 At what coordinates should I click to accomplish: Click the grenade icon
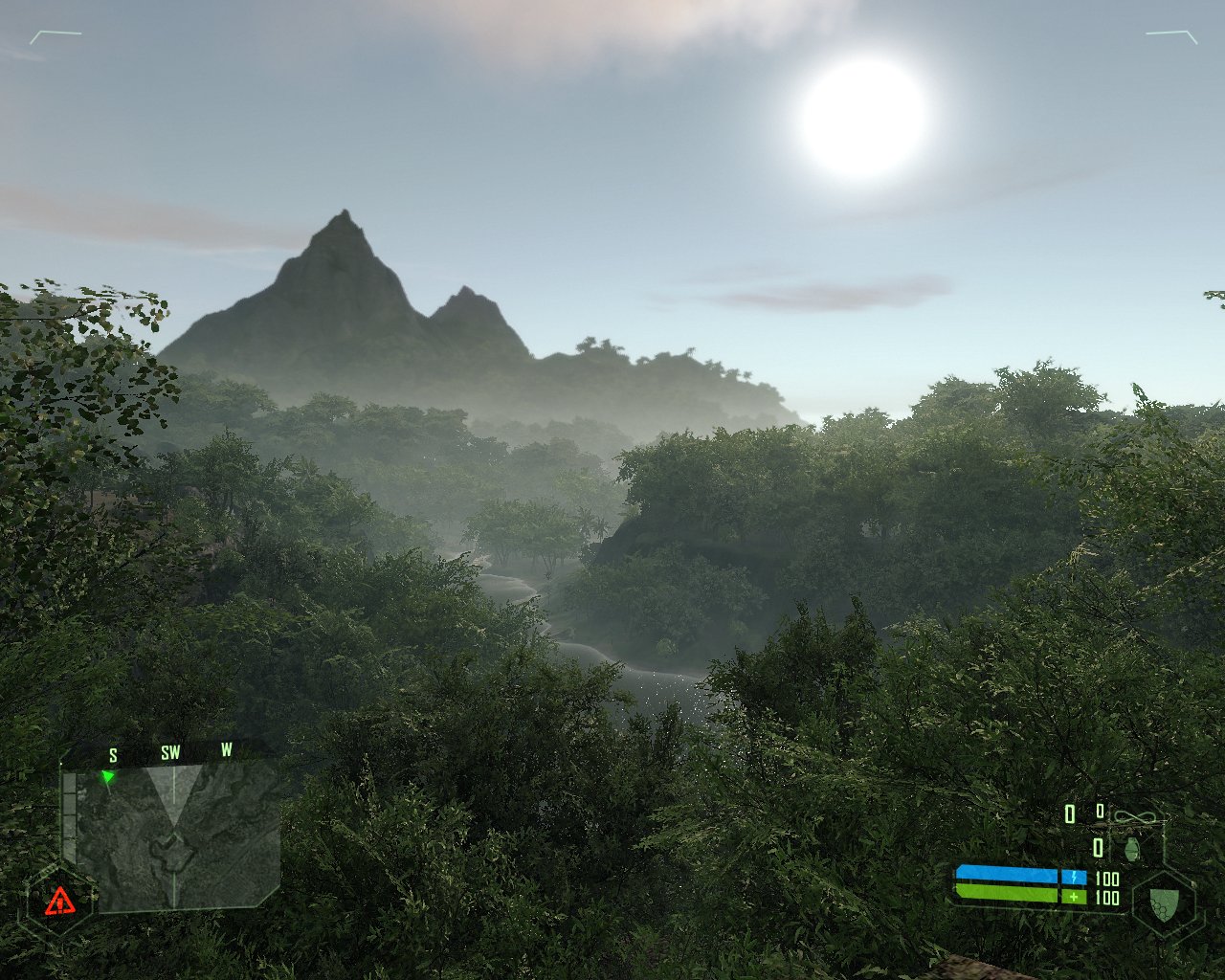tap(1132, 849)
